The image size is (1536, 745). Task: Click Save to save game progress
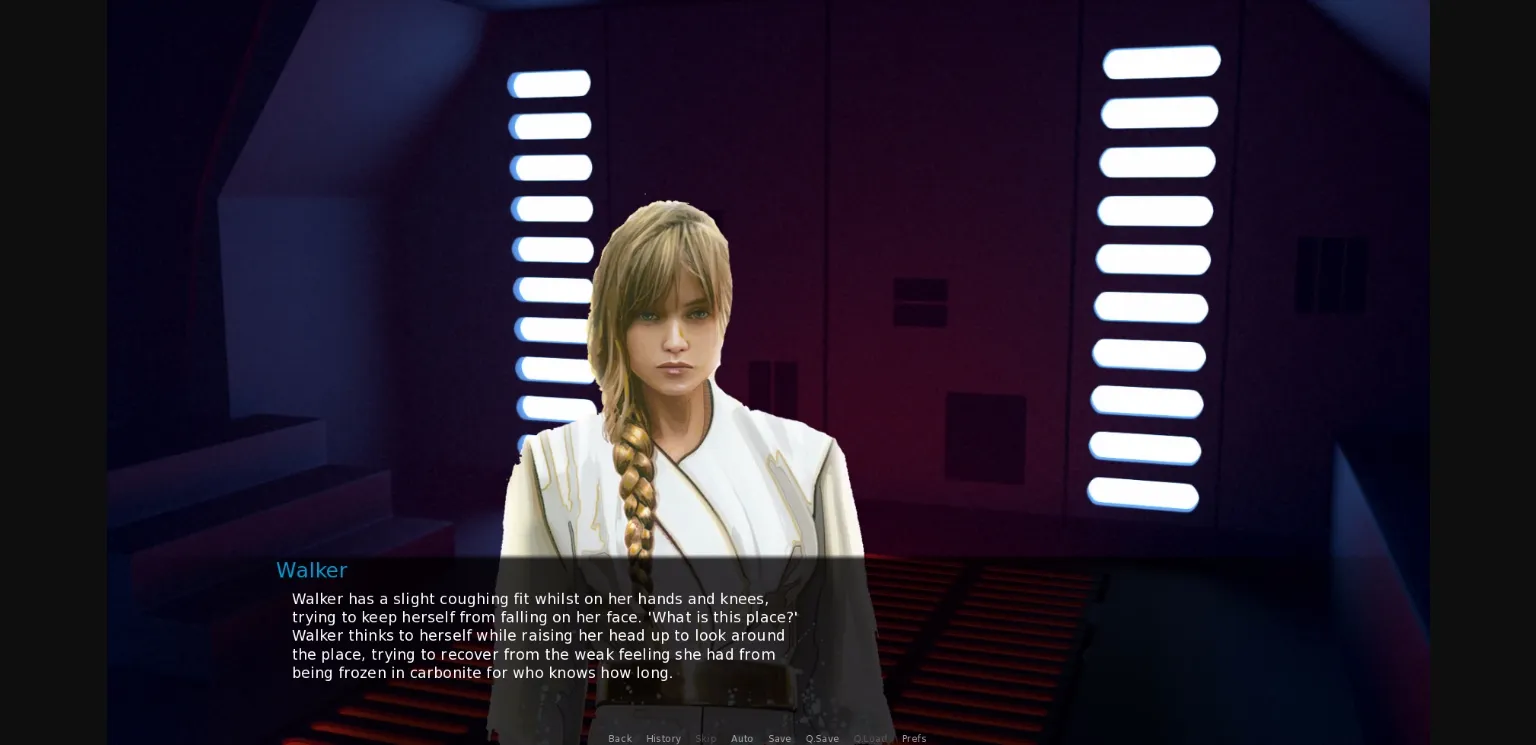(x=779, y=738)
